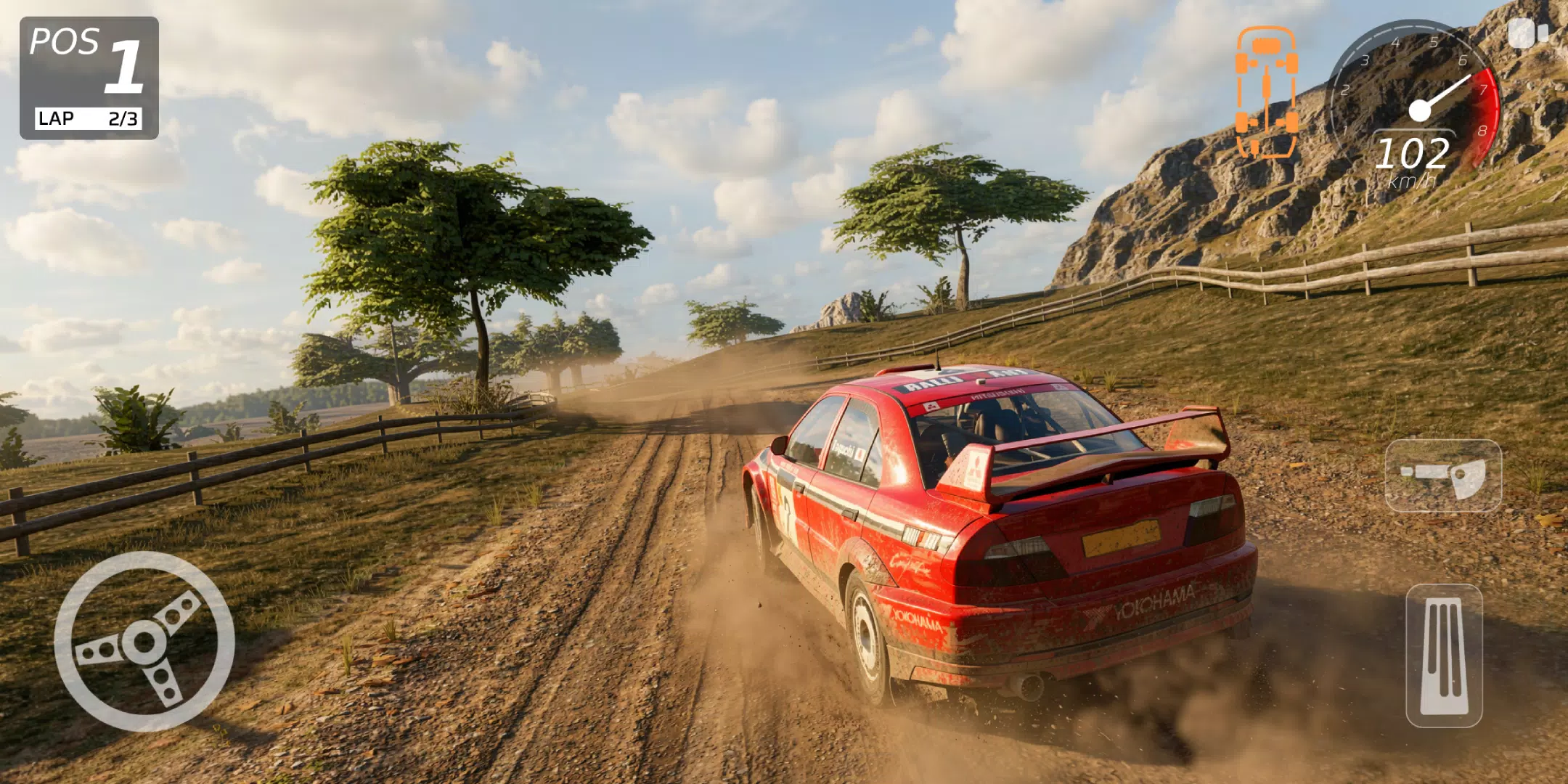Tap the steering wheel control
Image resolution: width=1568 pixels, height=784 pixels.
click(144, 642)
